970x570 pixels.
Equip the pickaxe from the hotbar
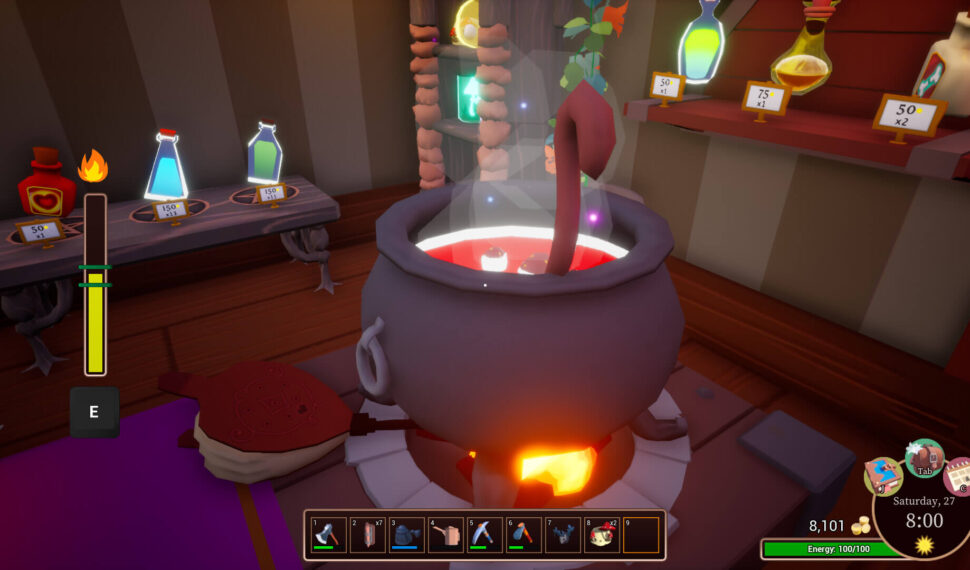(485, 535)
